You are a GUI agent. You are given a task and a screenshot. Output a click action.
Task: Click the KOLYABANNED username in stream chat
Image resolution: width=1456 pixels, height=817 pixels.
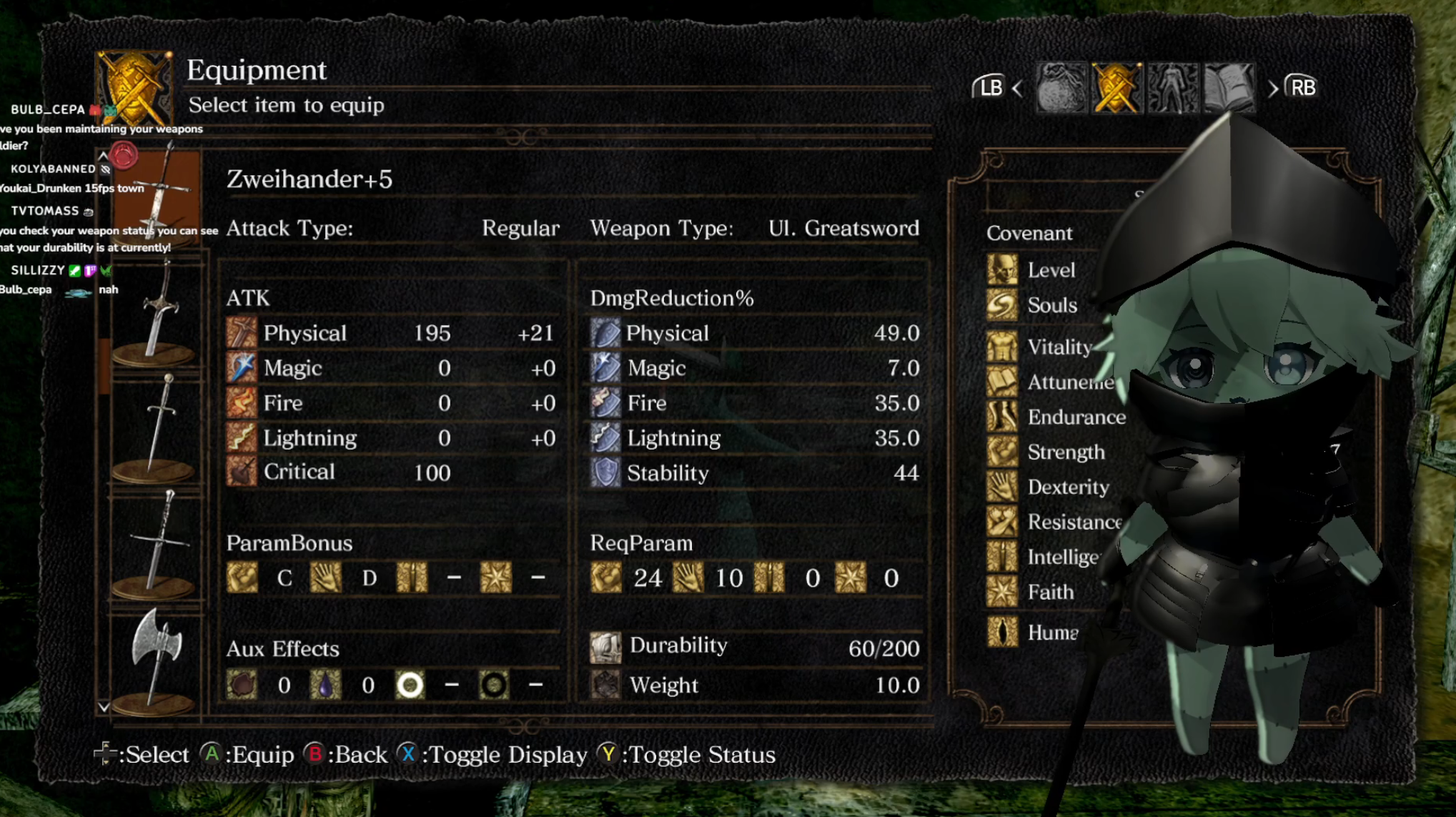click(x=53, y=169)
